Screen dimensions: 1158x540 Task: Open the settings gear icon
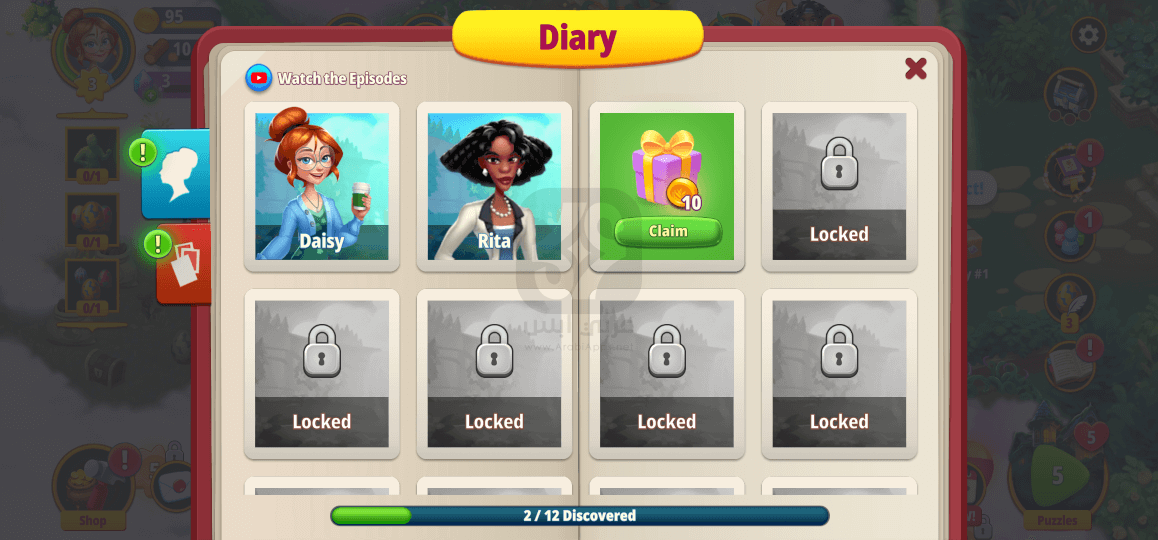(x=1088, y=35)
